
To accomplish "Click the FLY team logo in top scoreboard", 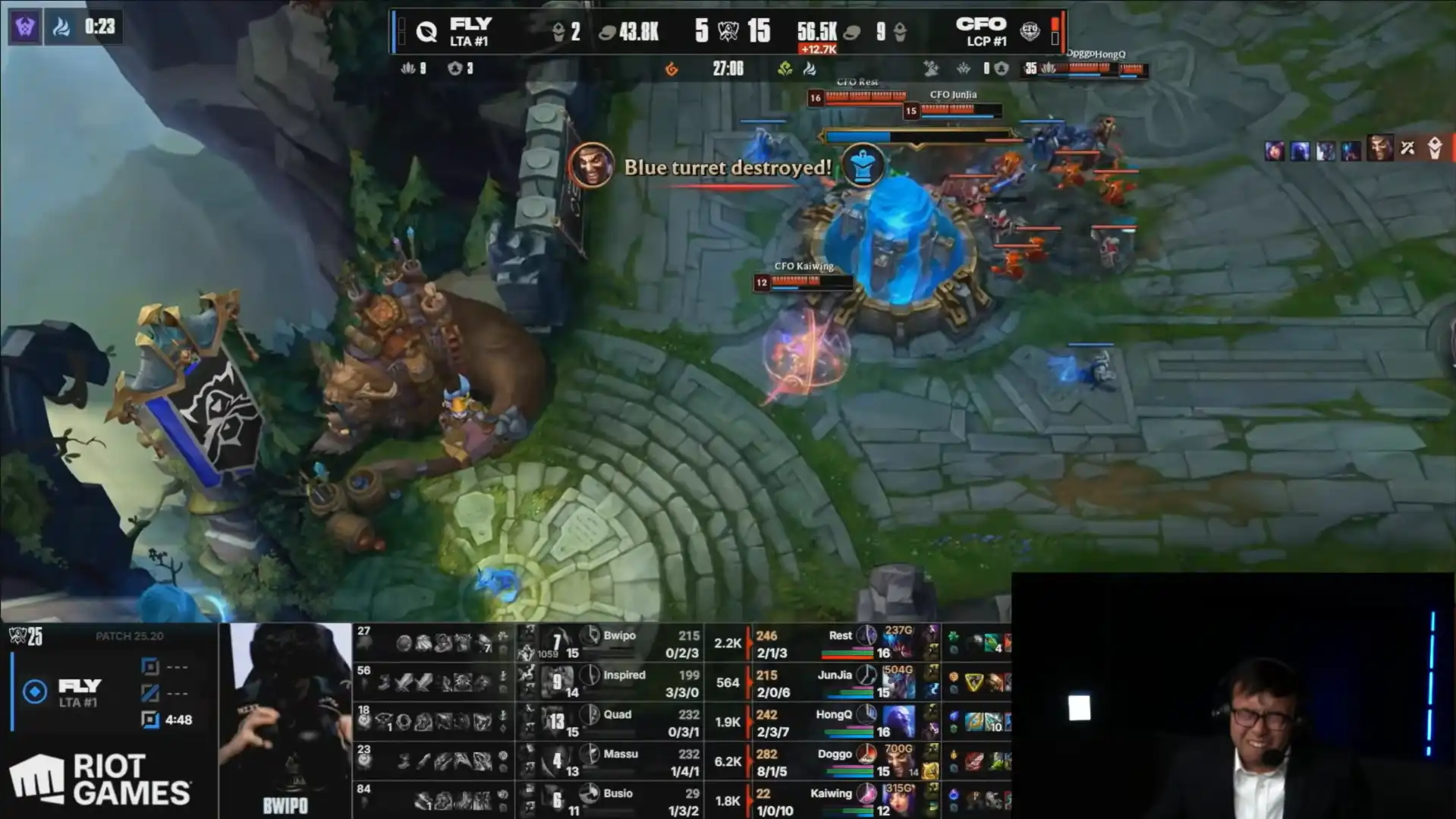I will coord(426,32).
